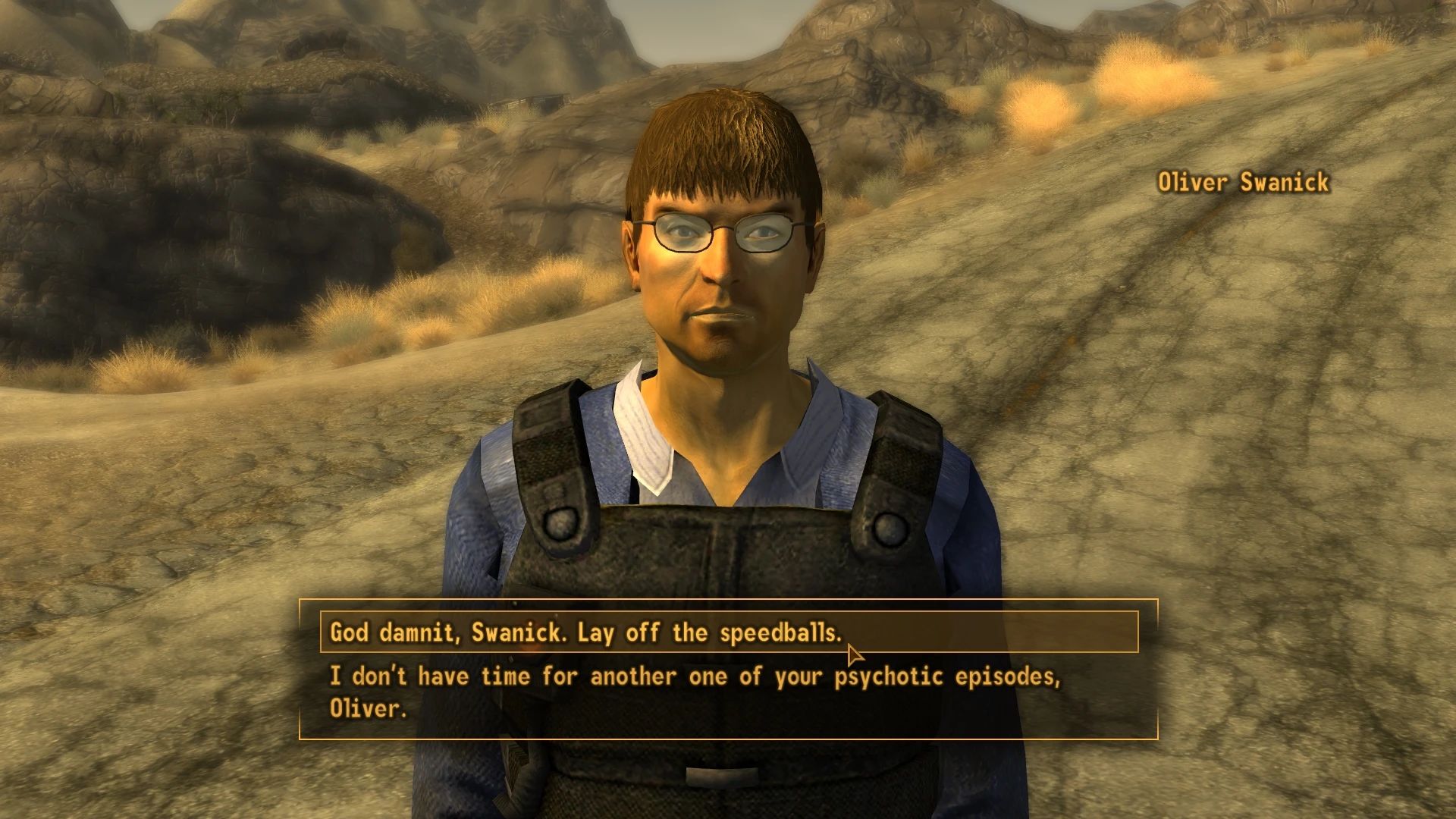1456x819 pixels.
Task: Click the Oliver Swanick name label
Action: click(1242, 183)
